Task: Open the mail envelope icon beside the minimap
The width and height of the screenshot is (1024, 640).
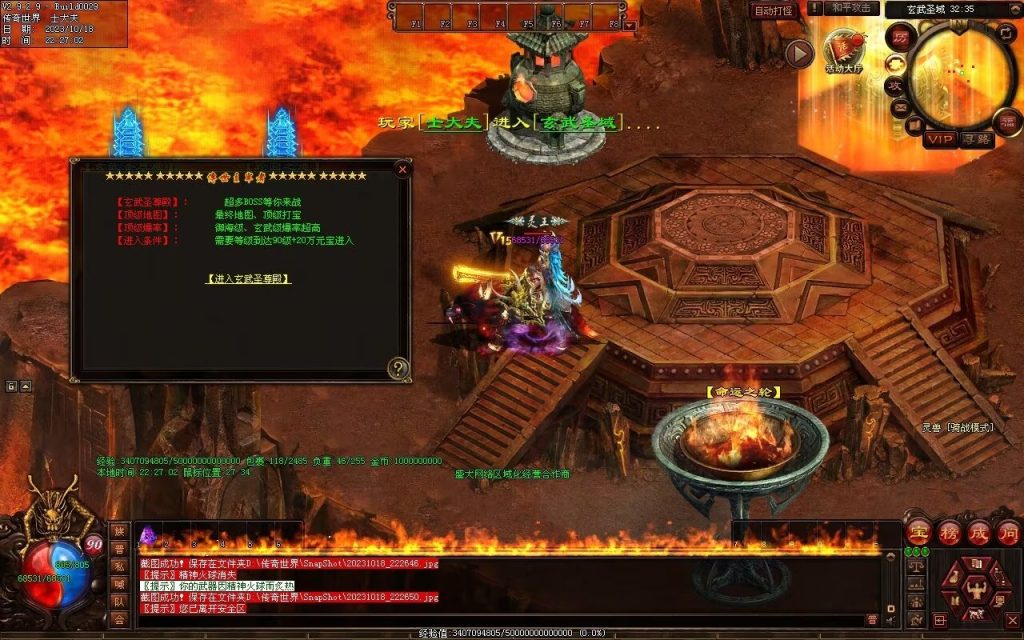Action: 900,107
